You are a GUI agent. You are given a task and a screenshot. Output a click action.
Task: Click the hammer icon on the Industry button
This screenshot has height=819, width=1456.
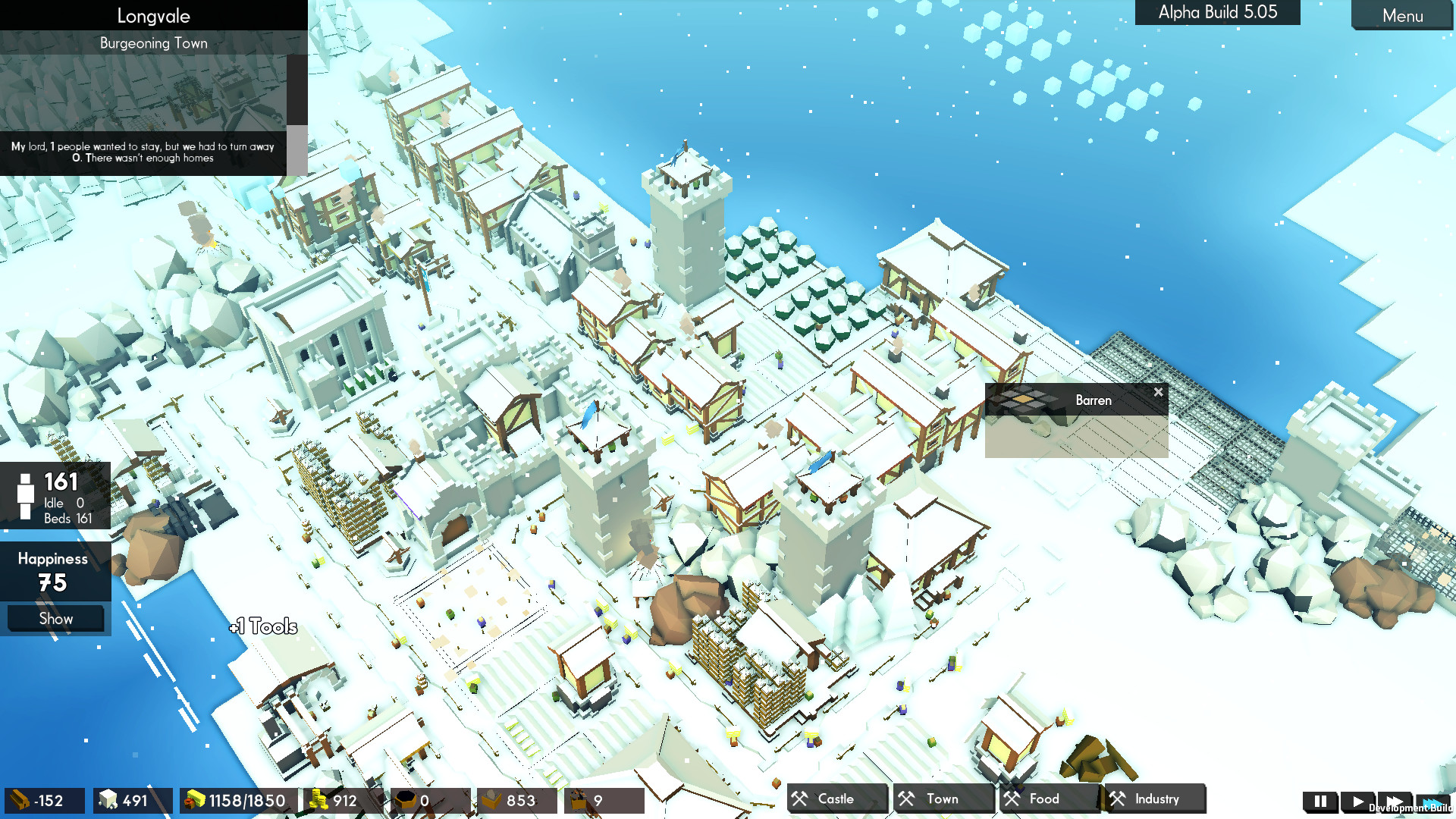(1118, 799)
